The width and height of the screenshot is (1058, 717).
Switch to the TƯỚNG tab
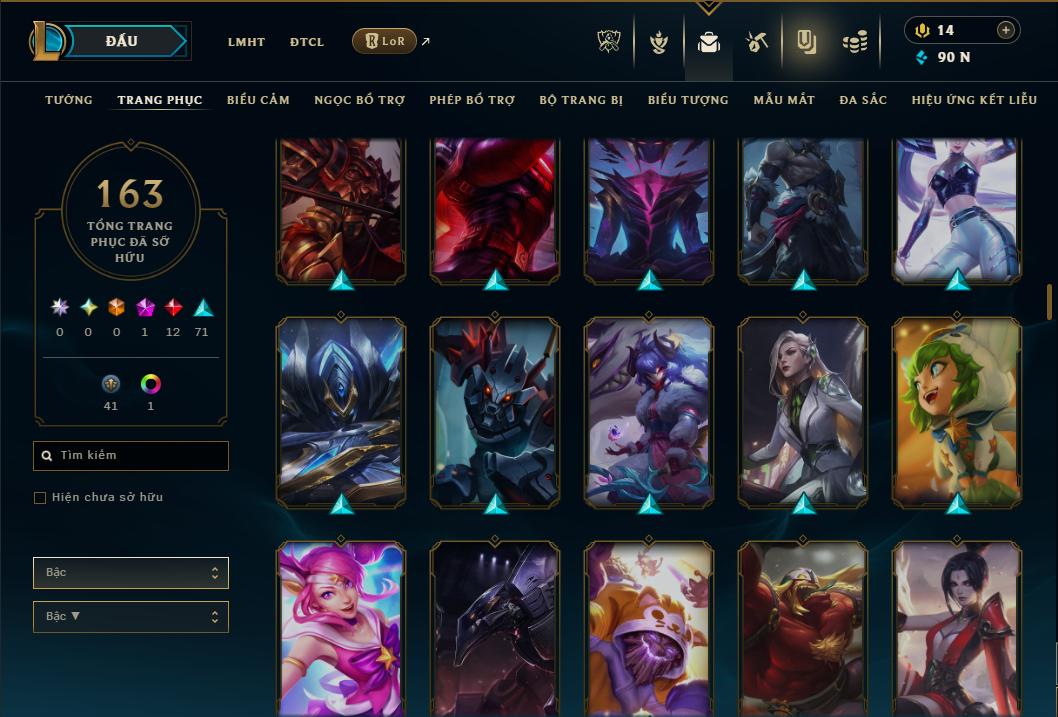(x=69, y=100)
